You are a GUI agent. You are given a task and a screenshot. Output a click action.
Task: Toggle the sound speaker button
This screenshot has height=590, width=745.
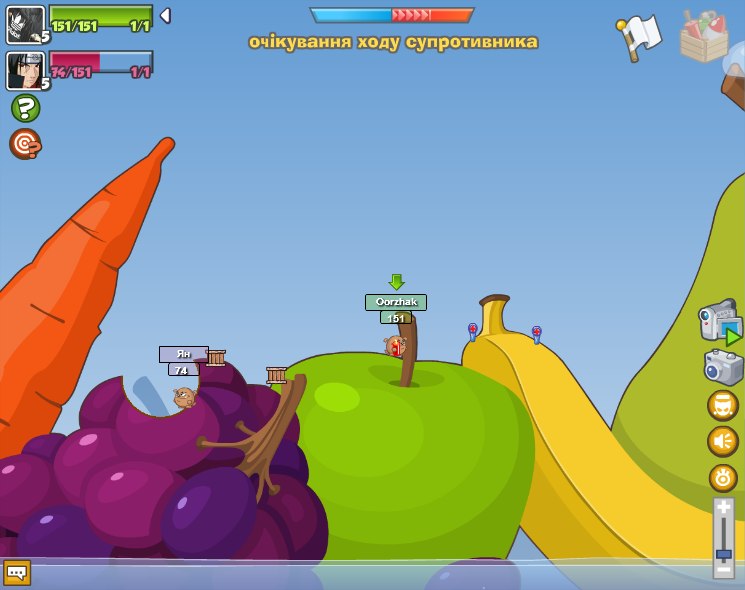(x=723, y=441)
